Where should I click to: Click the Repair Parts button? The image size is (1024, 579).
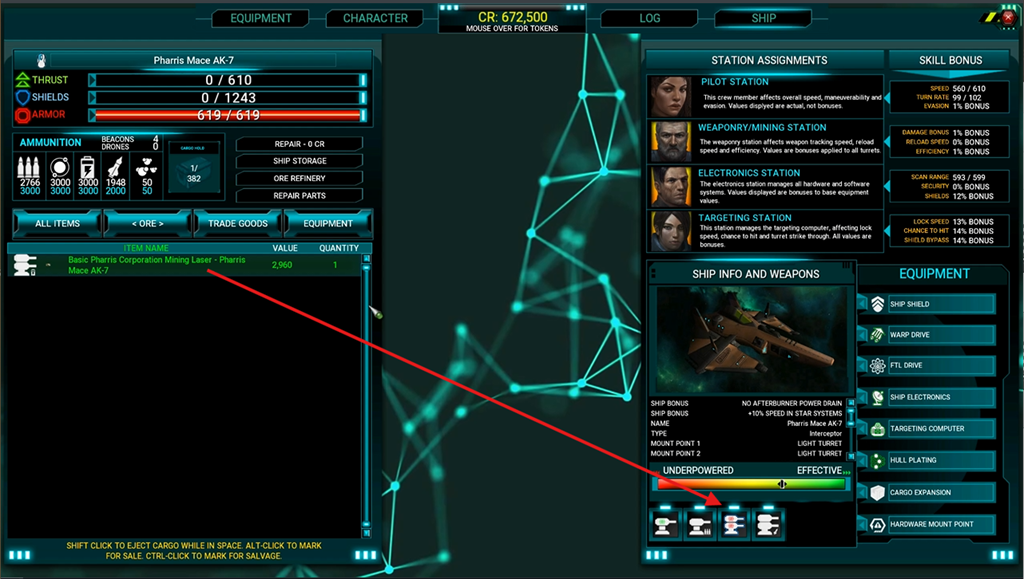click(x=299, y=195)
